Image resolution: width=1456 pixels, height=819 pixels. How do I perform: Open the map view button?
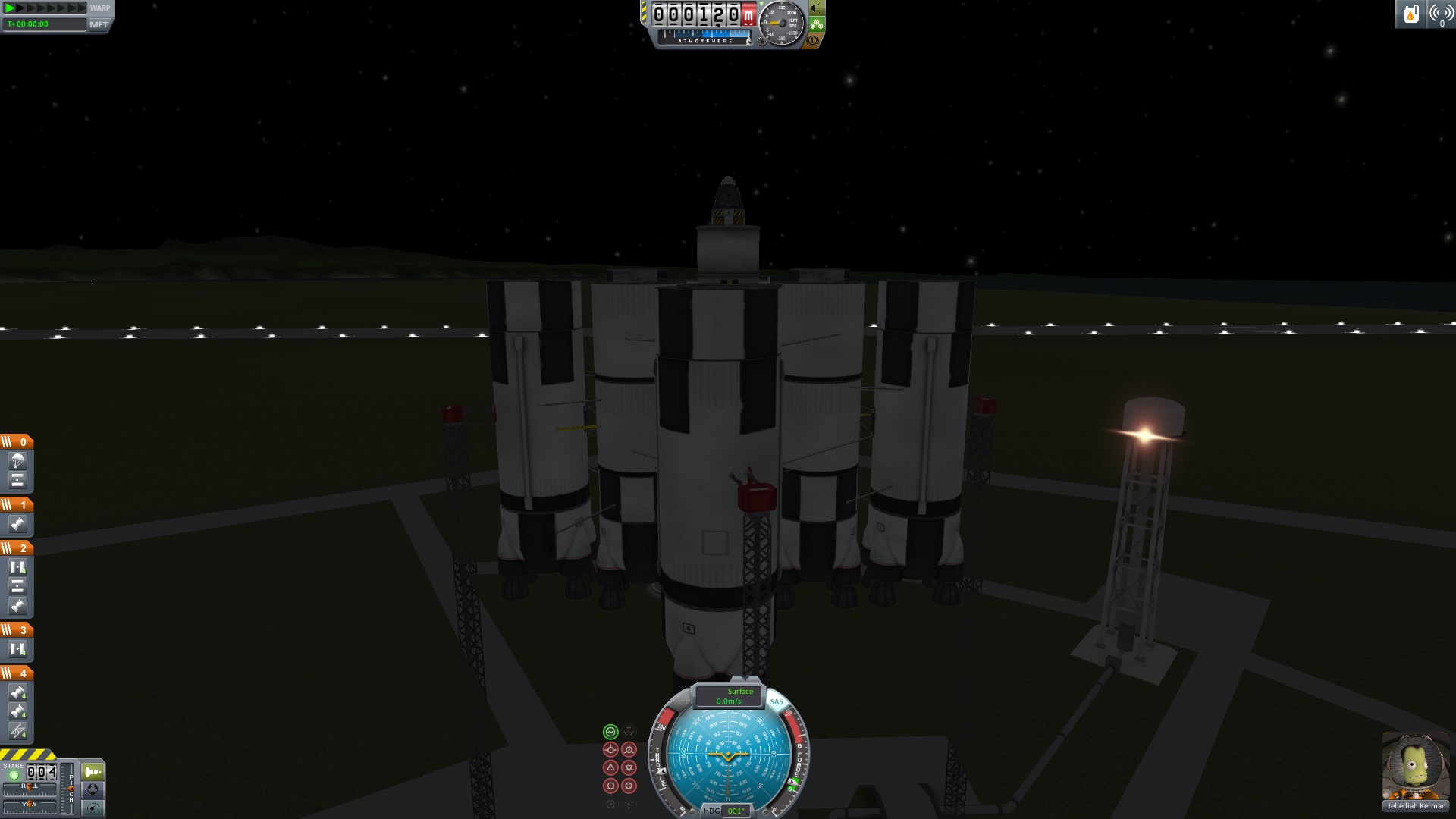click(x=93, y=808)
